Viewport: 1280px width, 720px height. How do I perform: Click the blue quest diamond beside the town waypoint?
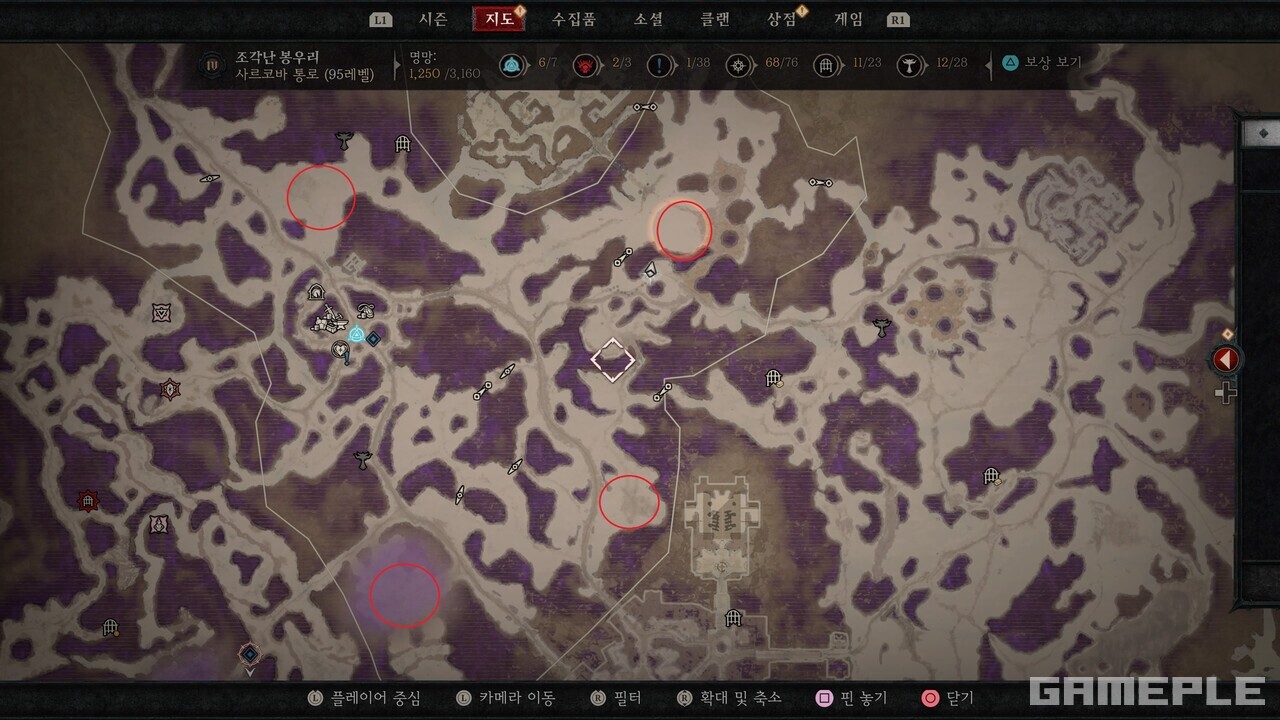click(373, 338)
